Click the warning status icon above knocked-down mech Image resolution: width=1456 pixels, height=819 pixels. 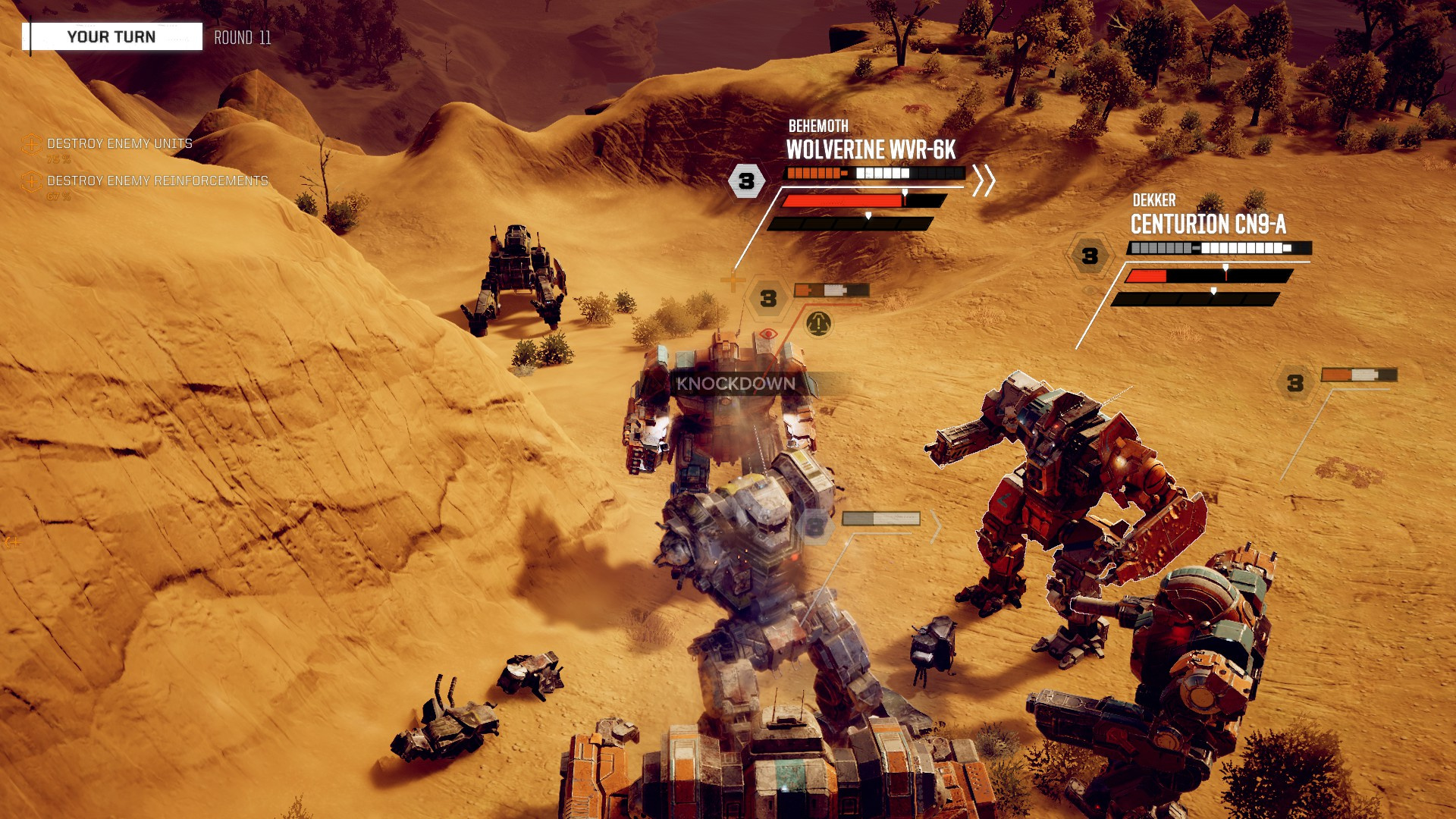tap(818, 324)
